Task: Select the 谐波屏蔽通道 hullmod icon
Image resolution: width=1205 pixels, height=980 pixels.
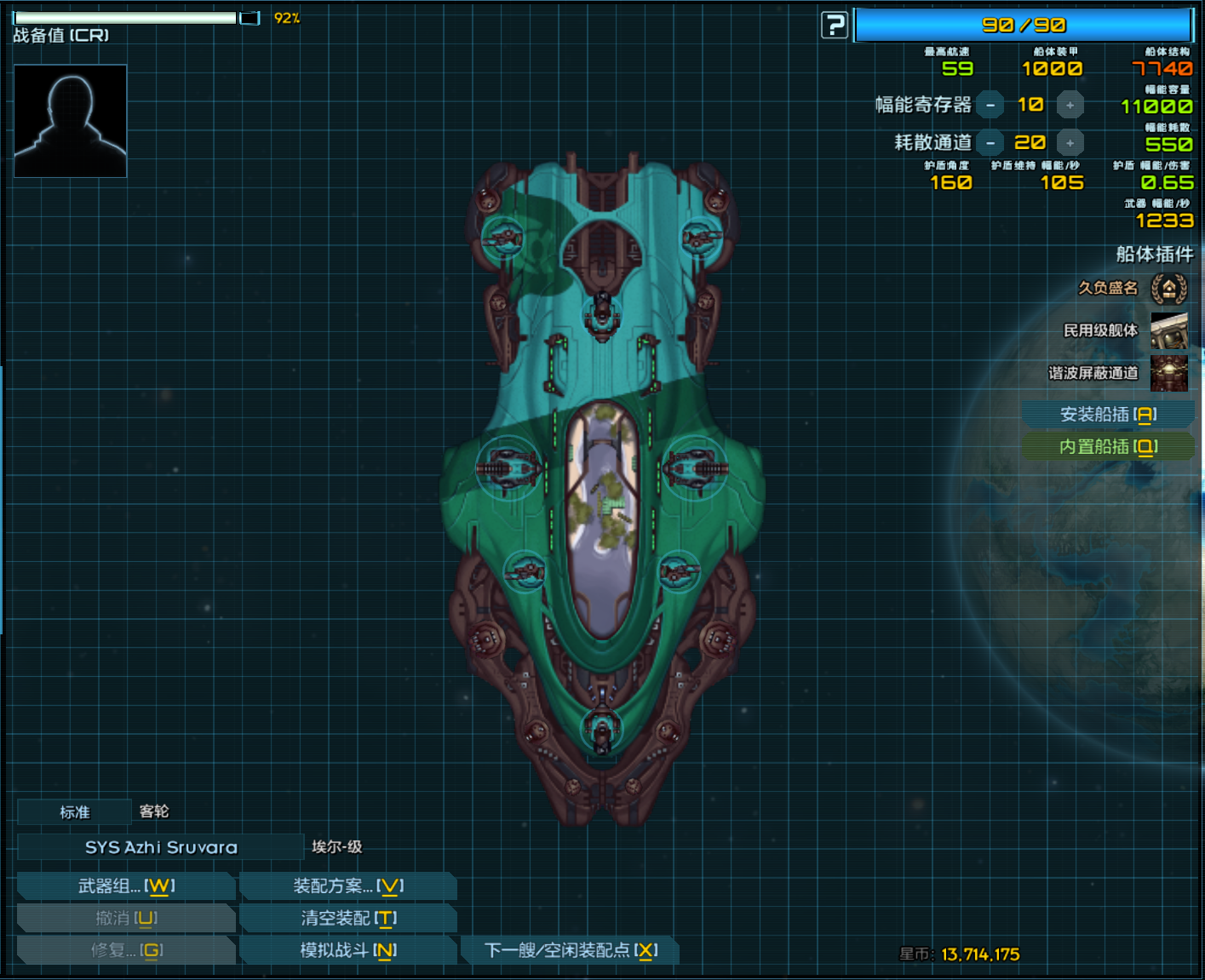Action: [1169, 373]
